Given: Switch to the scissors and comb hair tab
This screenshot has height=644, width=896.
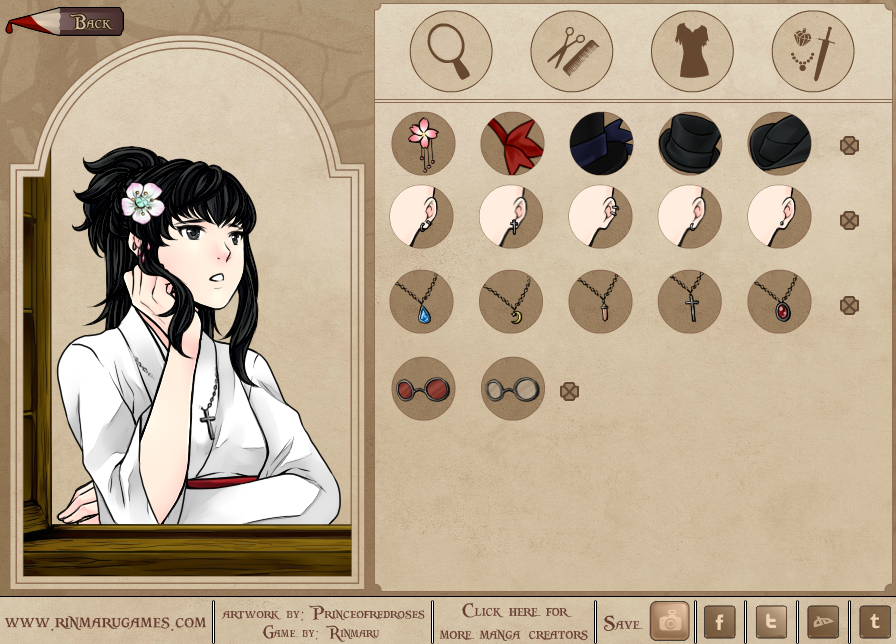Looking at the screenshot, I should (x=571, y=50).
